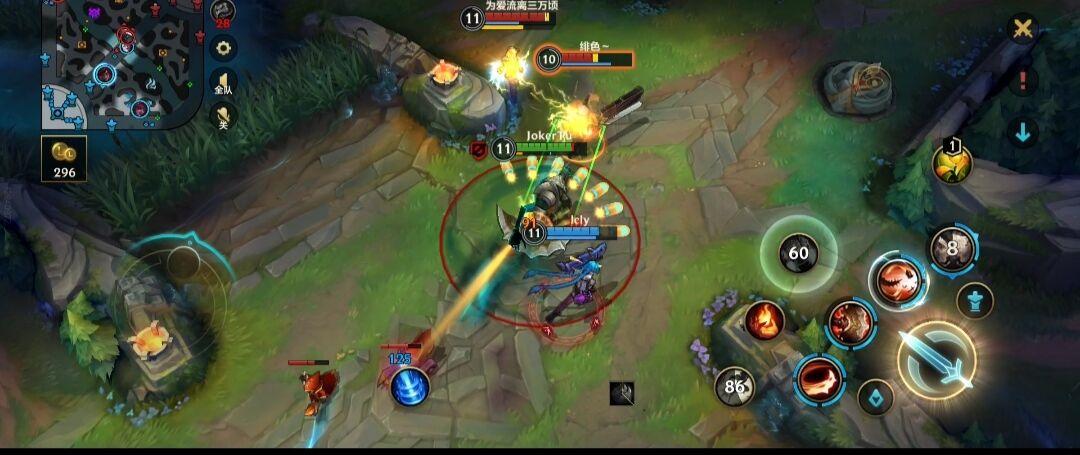1080x455 pixels.
Task: Open the gold shop showing 296
Action: (x=64, y=159)
